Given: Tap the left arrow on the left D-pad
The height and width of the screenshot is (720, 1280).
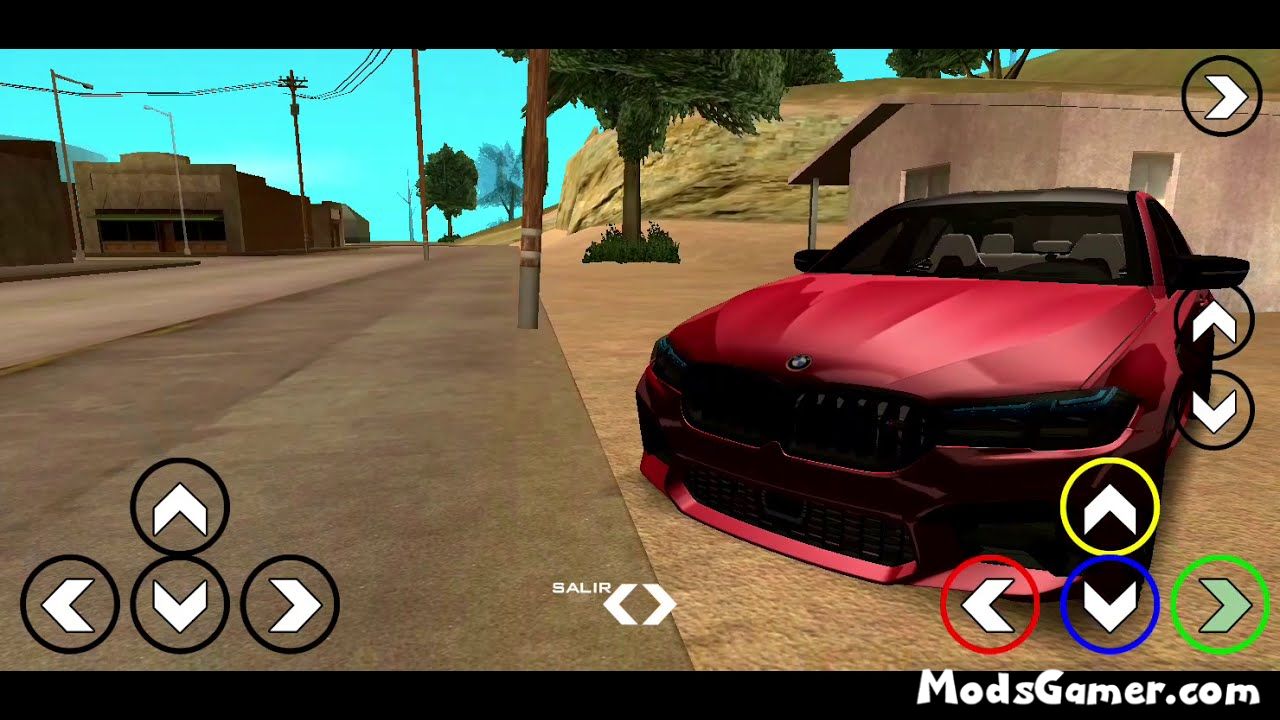Looking at the screenshot, I should (x=70, y=603).
